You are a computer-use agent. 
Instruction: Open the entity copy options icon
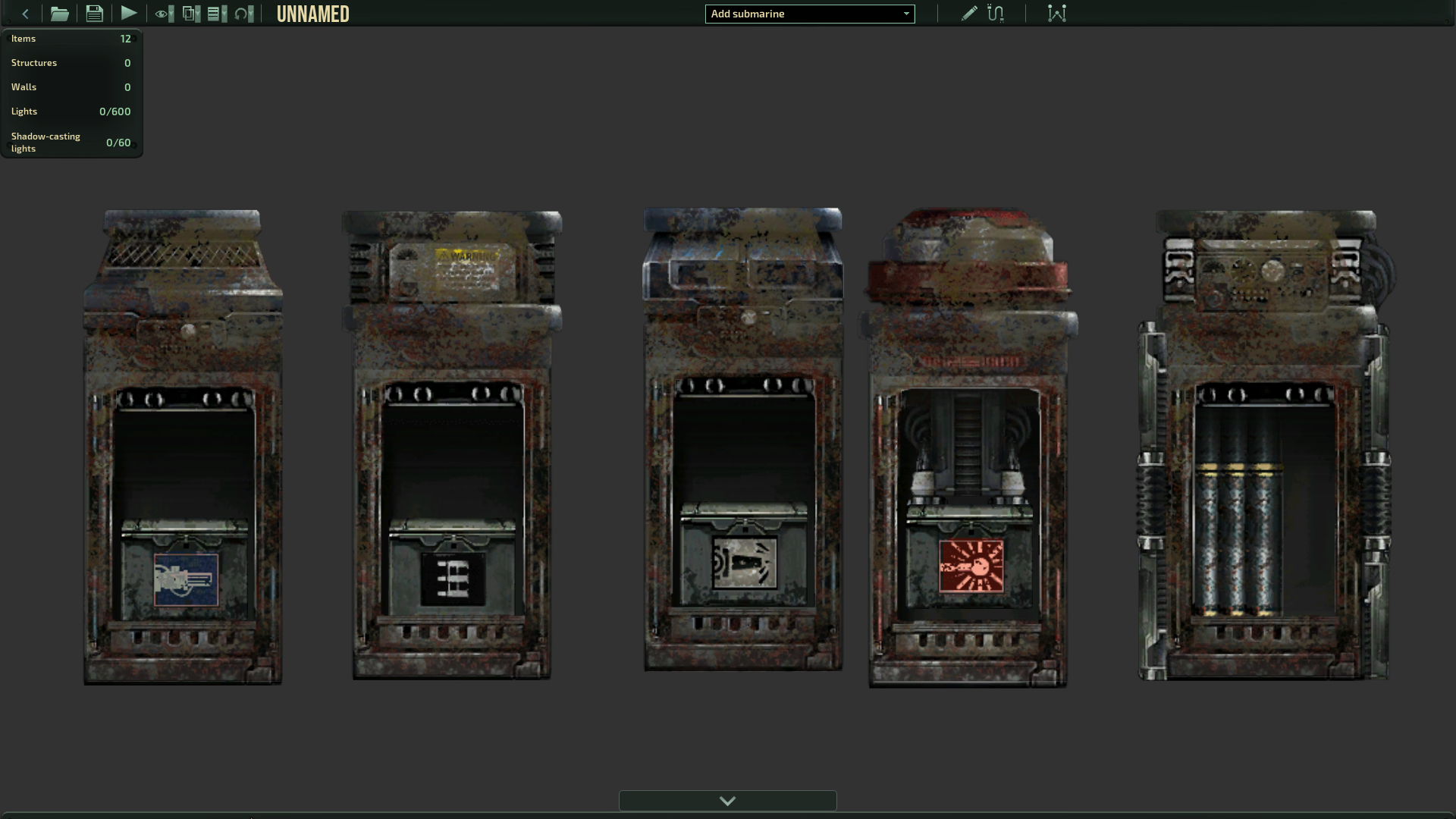point(189,14)
